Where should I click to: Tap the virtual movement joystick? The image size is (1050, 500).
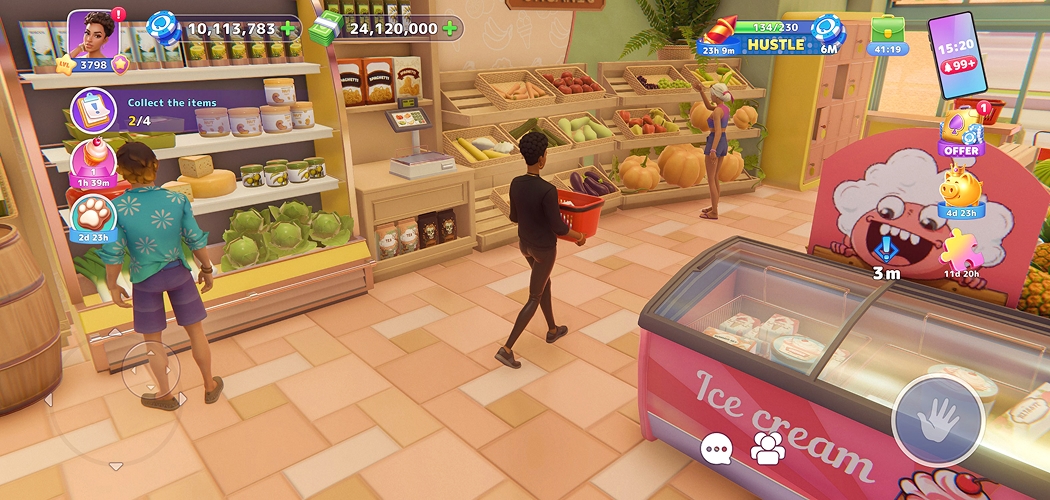coord(150,368)
